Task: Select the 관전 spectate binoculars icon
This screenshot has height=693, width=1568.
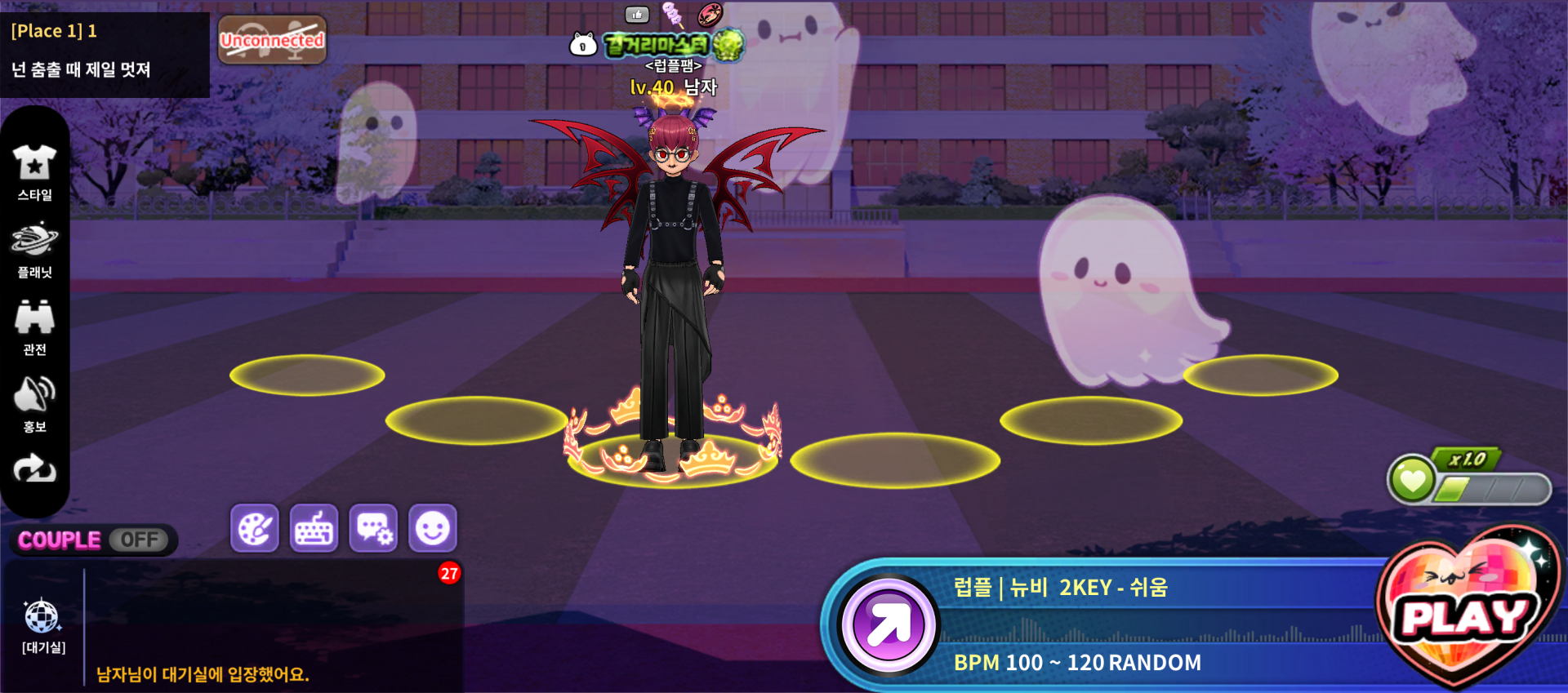Action: point(34,327)
